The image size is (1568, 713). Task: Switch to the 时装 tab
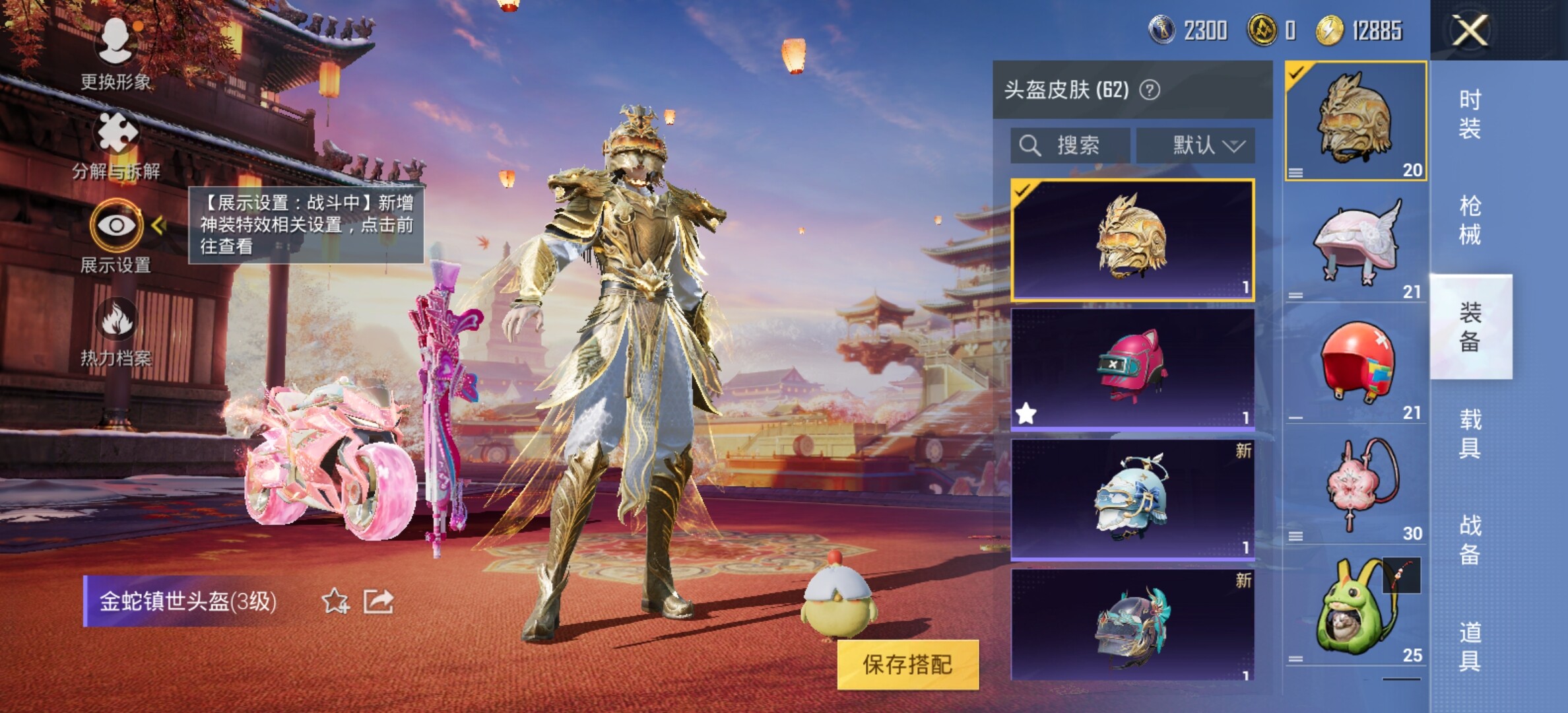(x=1470, y=114)
